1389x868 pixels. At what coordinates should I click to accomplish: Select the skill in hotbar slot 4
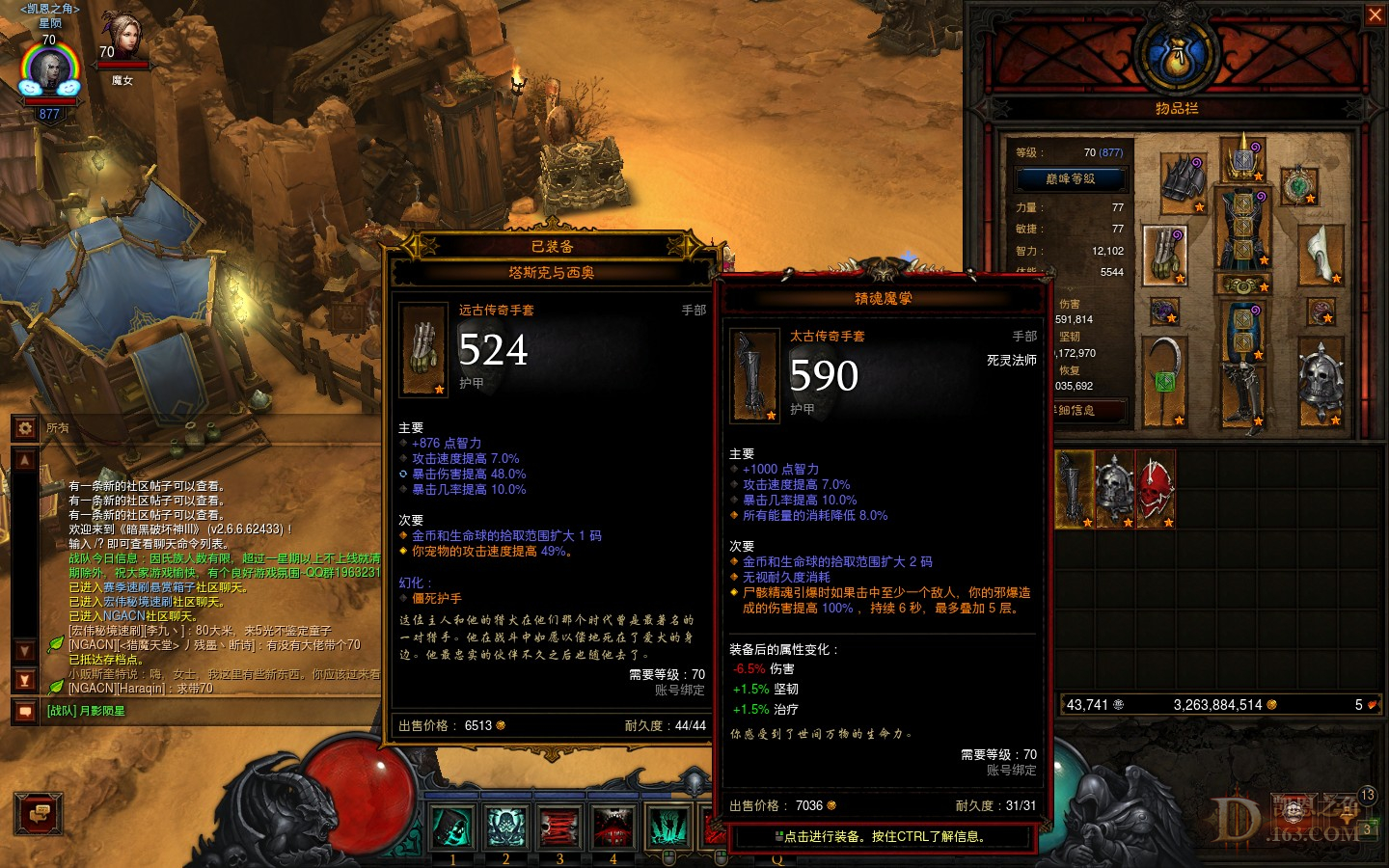[613, 827]
